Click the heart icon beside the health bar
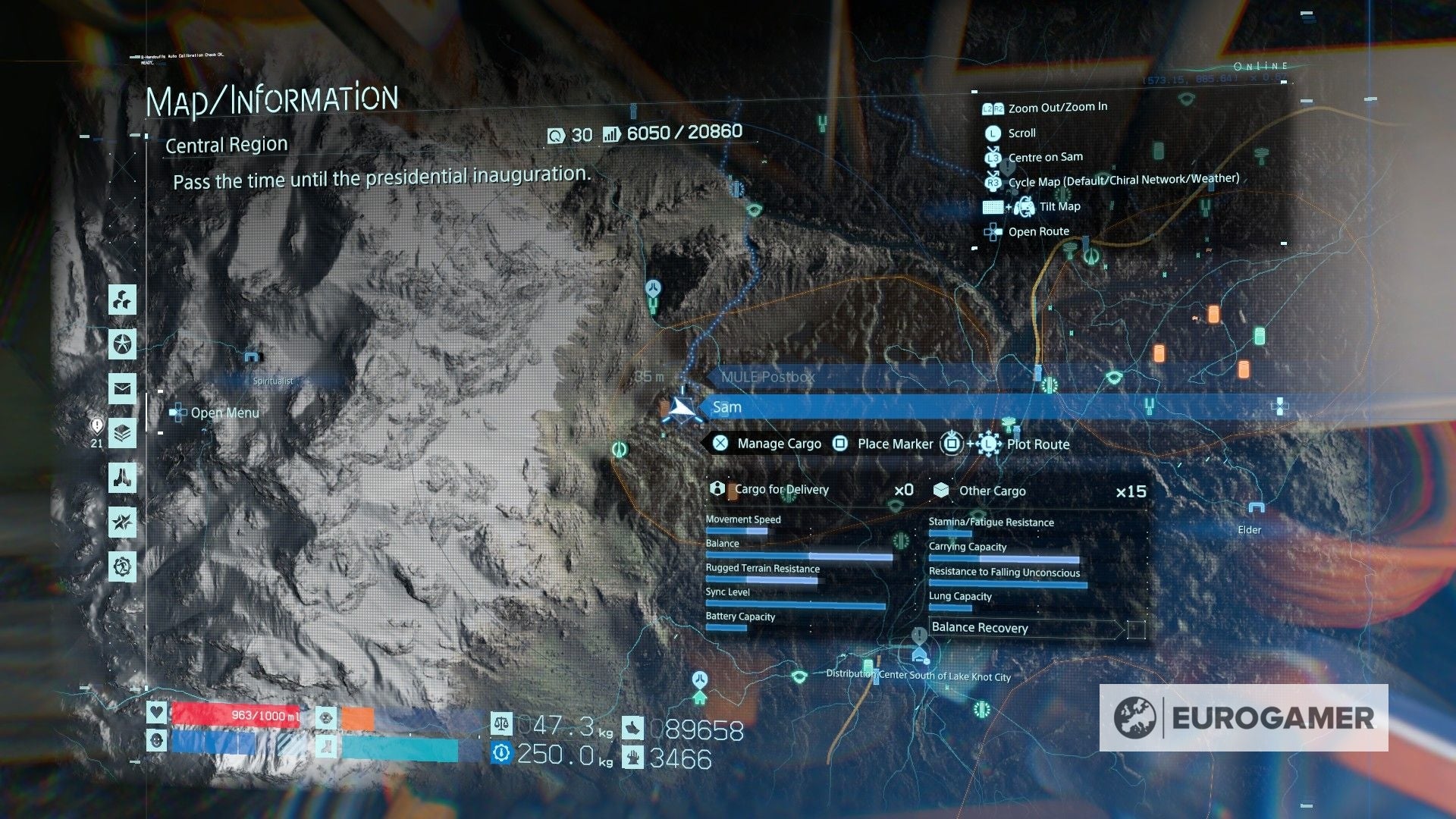This screenshot has height=819, width=1456. pyautogui.click(x=155, y=712)
